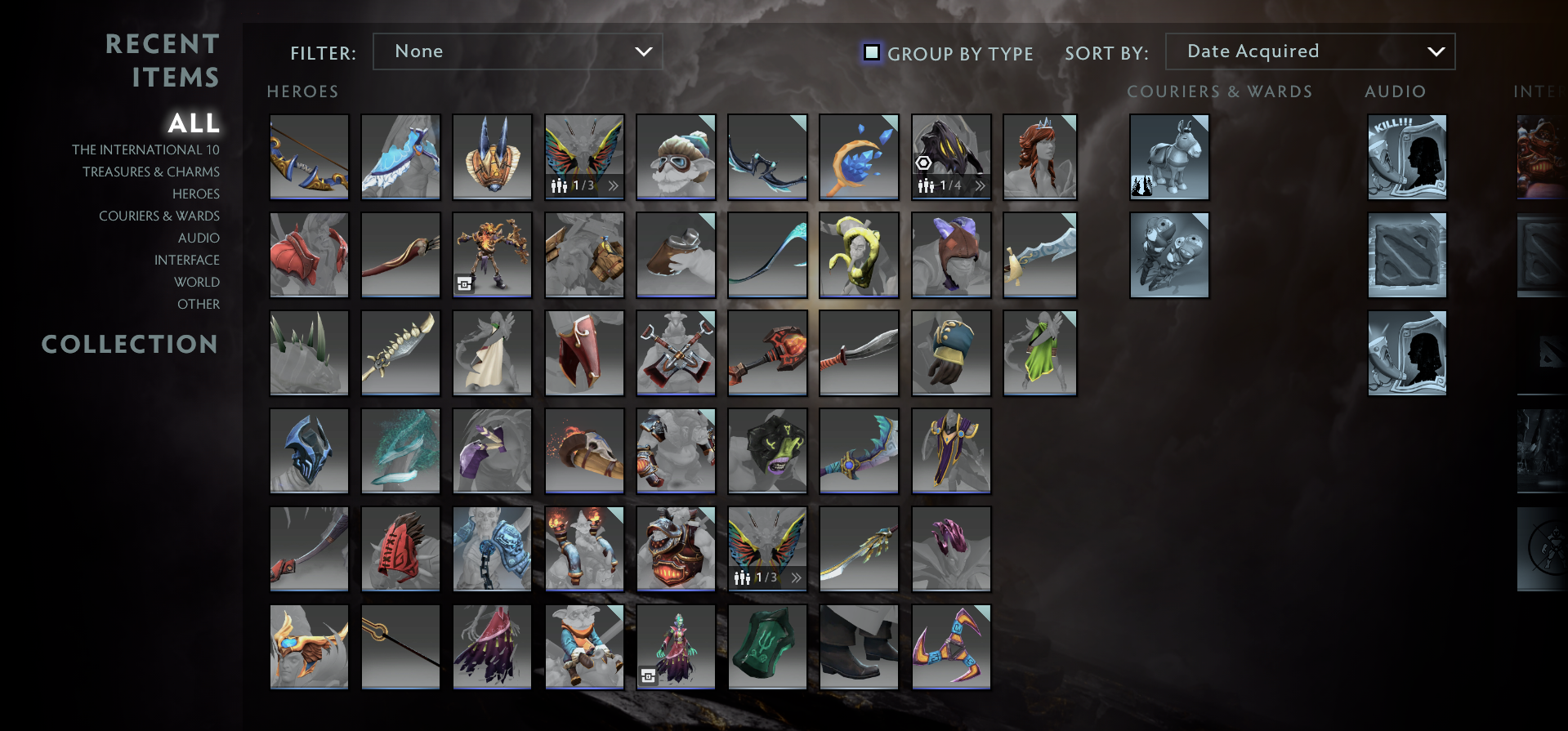
Task: Select the HEROES category in the sidebar
Action: point(195,194)
